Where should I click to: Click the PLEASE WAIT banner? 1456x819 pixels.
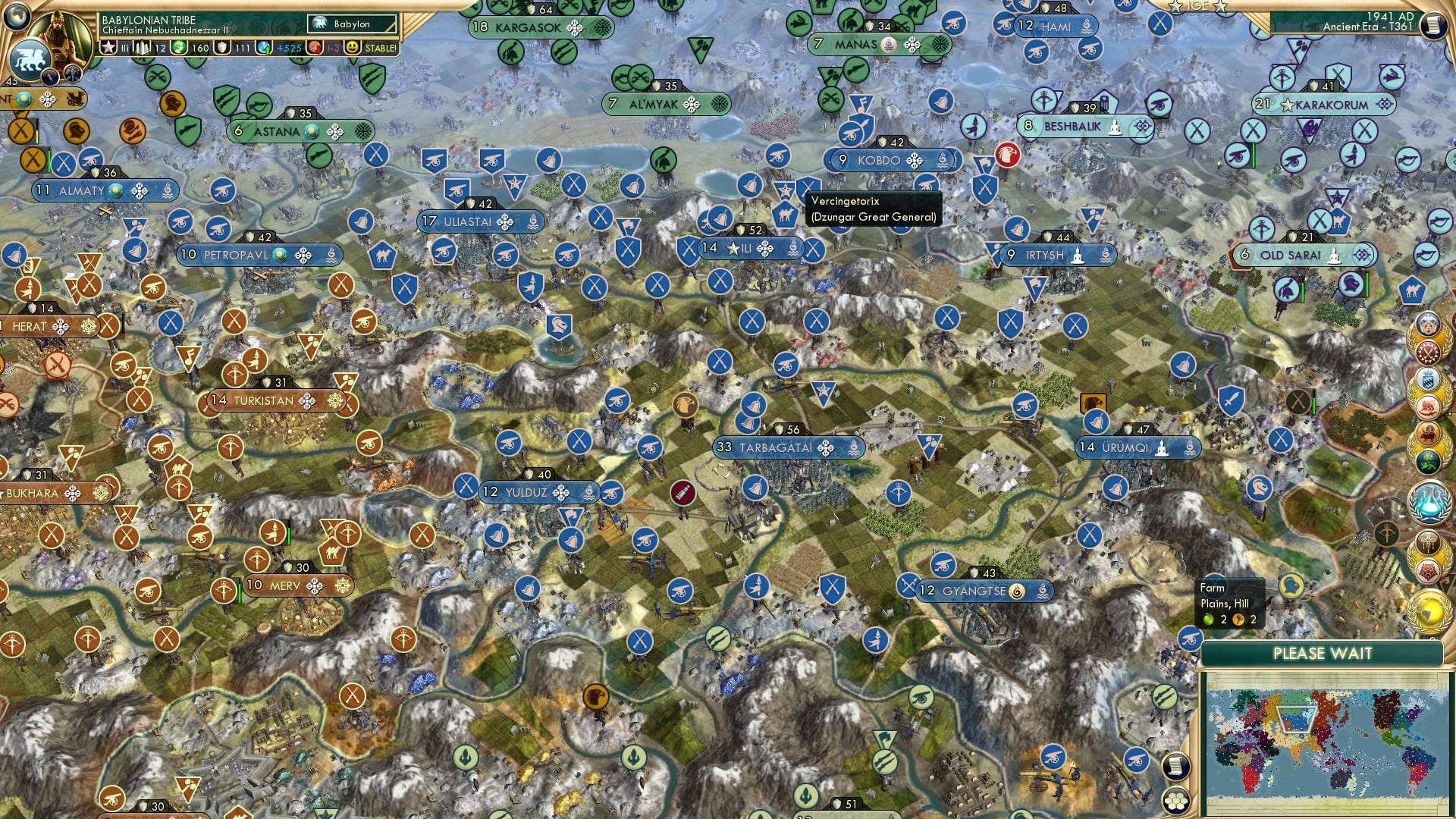click(1323, 653)
